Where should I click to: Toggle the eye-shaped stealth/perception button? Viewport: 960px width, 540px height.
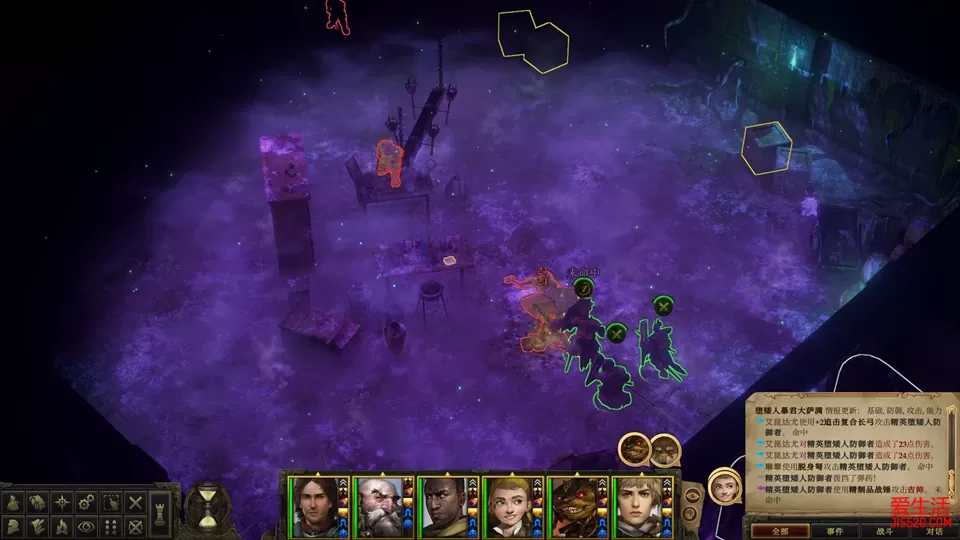tap(87, 526)
